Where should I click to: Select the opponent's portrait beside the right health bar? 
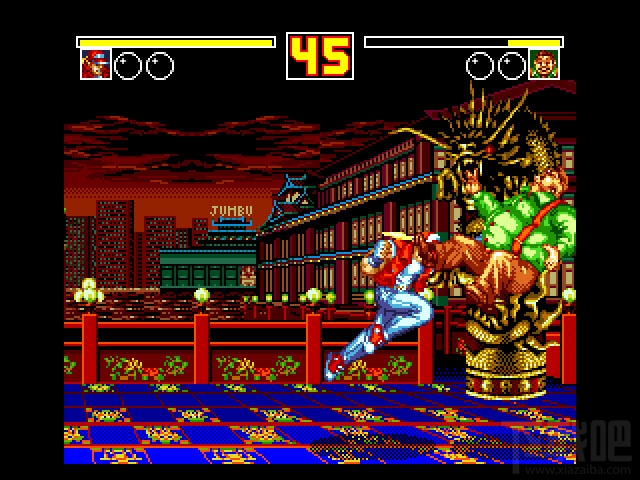click(544, 65)
